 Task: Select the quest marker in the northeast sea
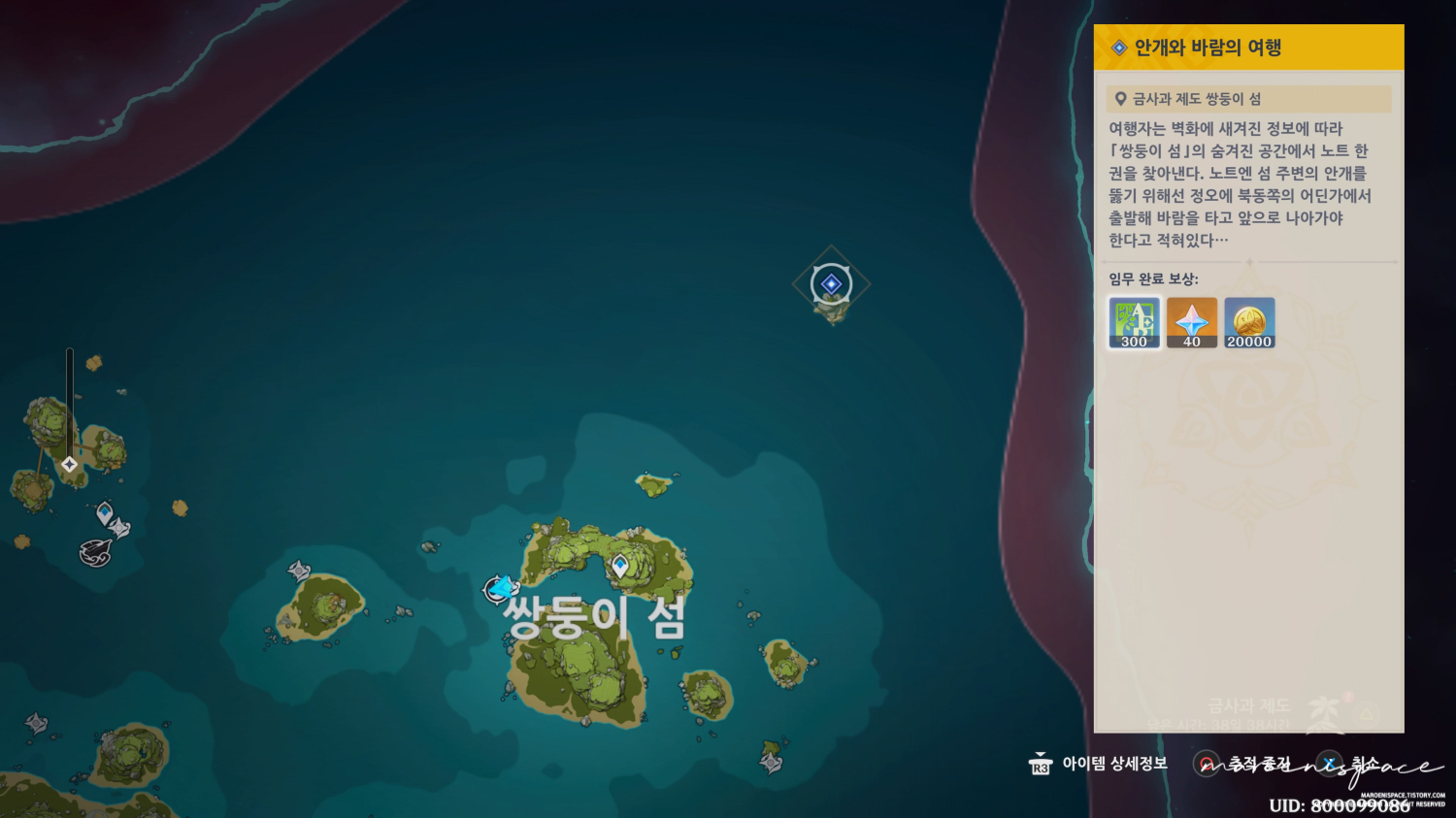(x=830, y=283)
